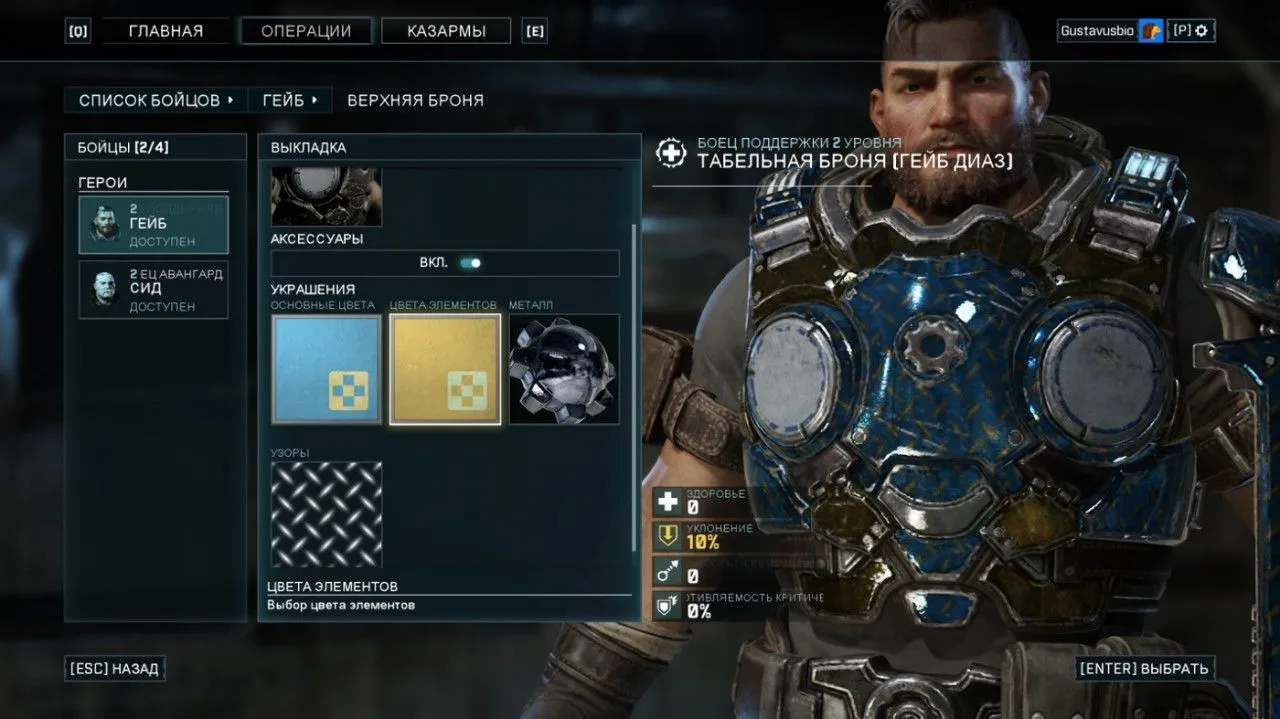Select hero ГЕЙБ in the roster
Viewport: 1280px width, 719px height.
[154, 225]
